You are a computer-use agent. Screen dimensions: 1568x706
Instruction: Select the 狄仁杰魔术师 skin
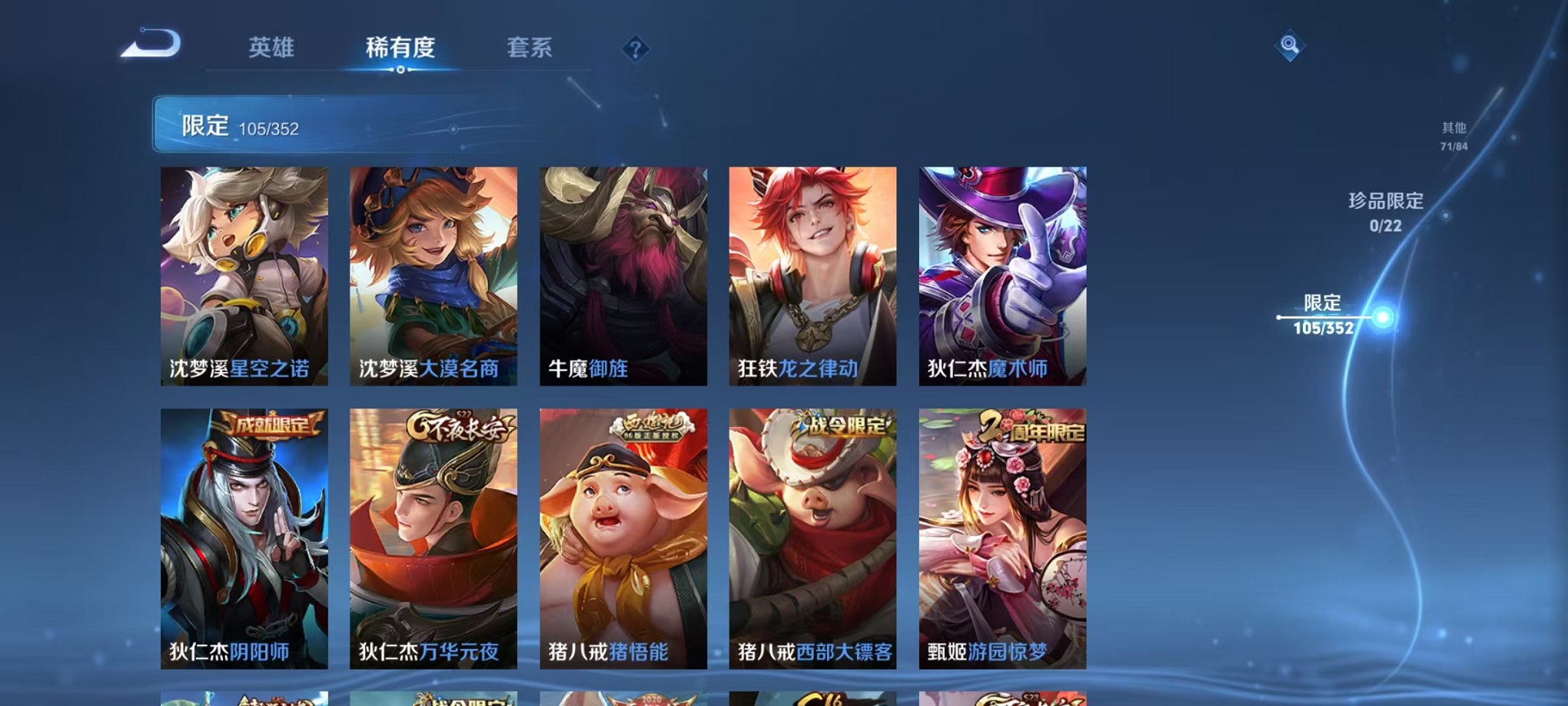click(x=1000, y=277)
